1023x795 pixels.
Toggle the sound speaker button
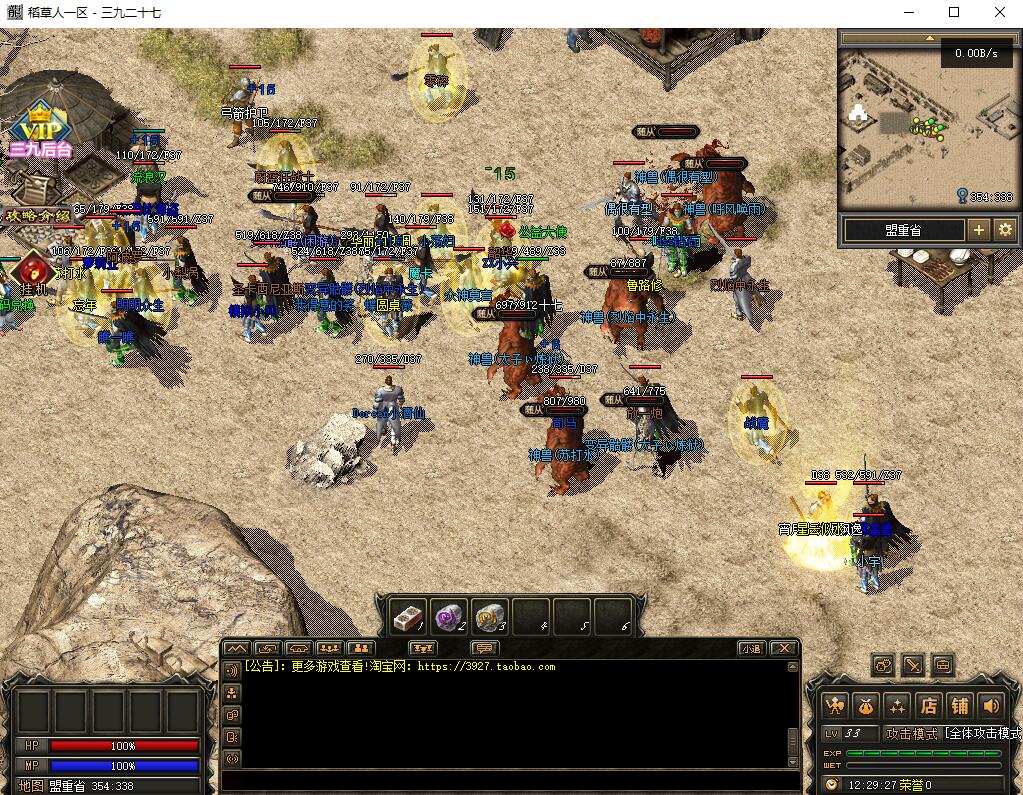(x=990, y=705)
